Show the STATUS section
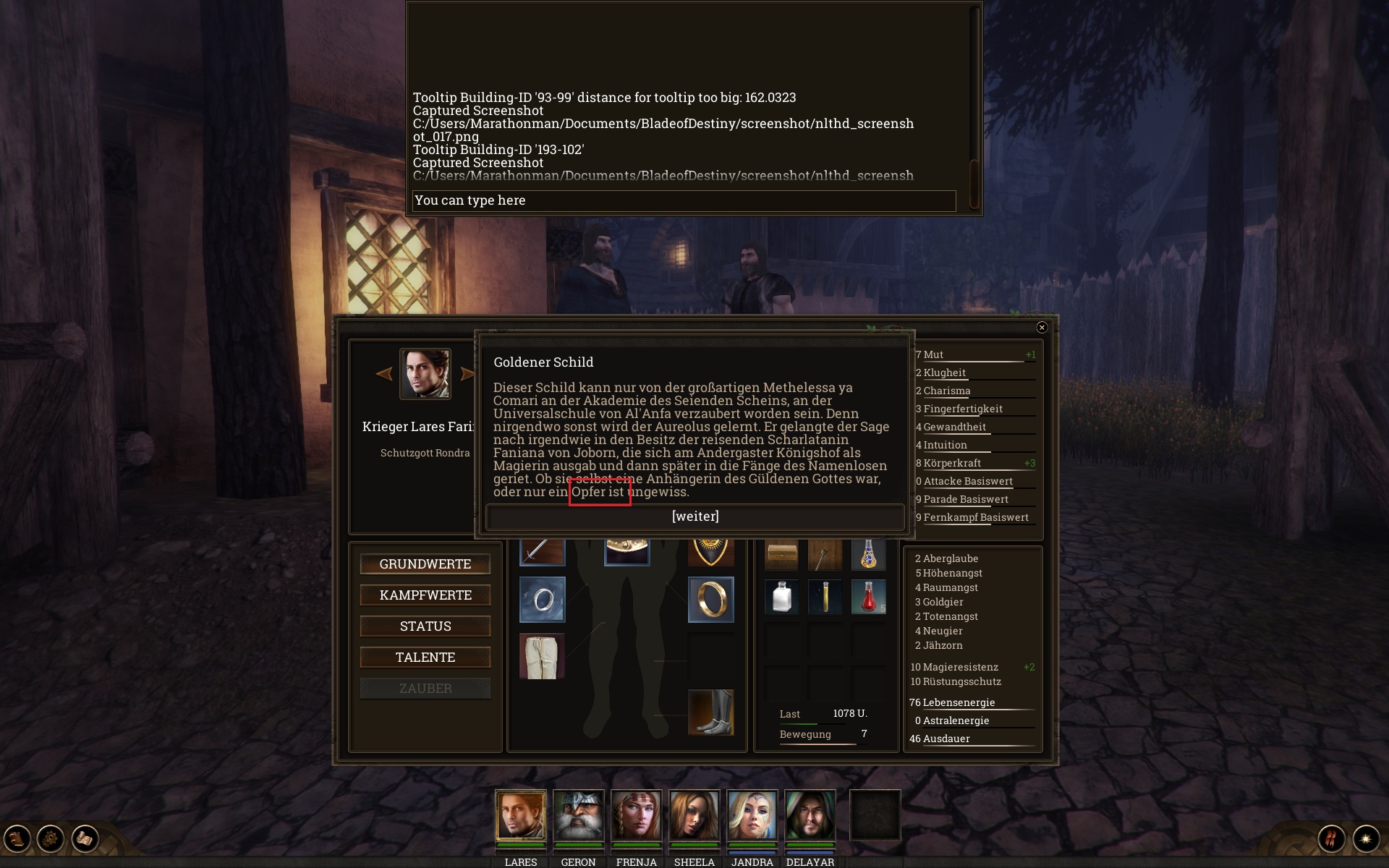 pos(425,626)
